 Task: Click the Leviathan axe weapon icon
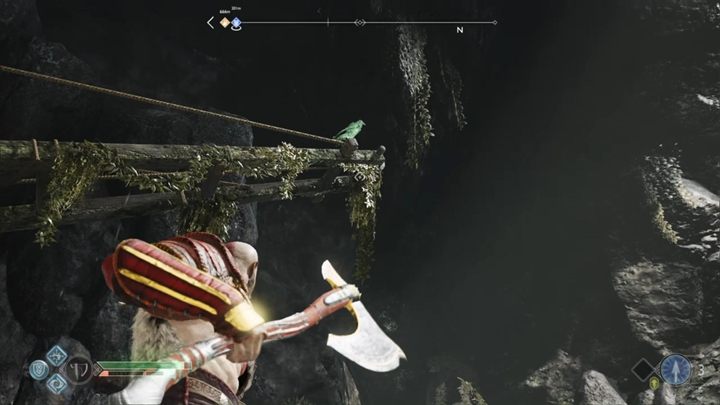tap(77, 368)
